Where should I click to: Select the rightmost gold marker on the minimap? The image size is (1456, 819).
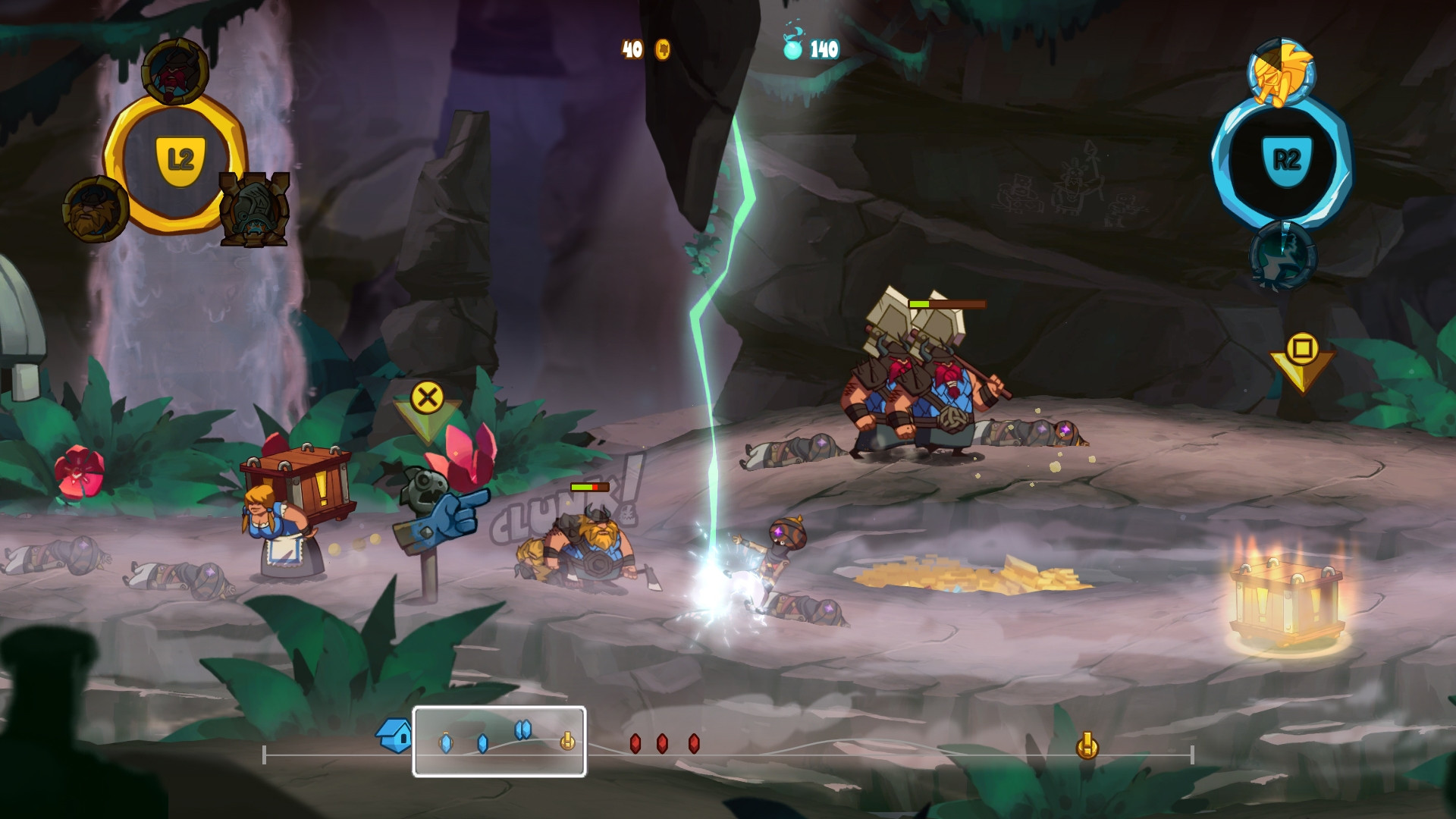(x=1087, y=746)
